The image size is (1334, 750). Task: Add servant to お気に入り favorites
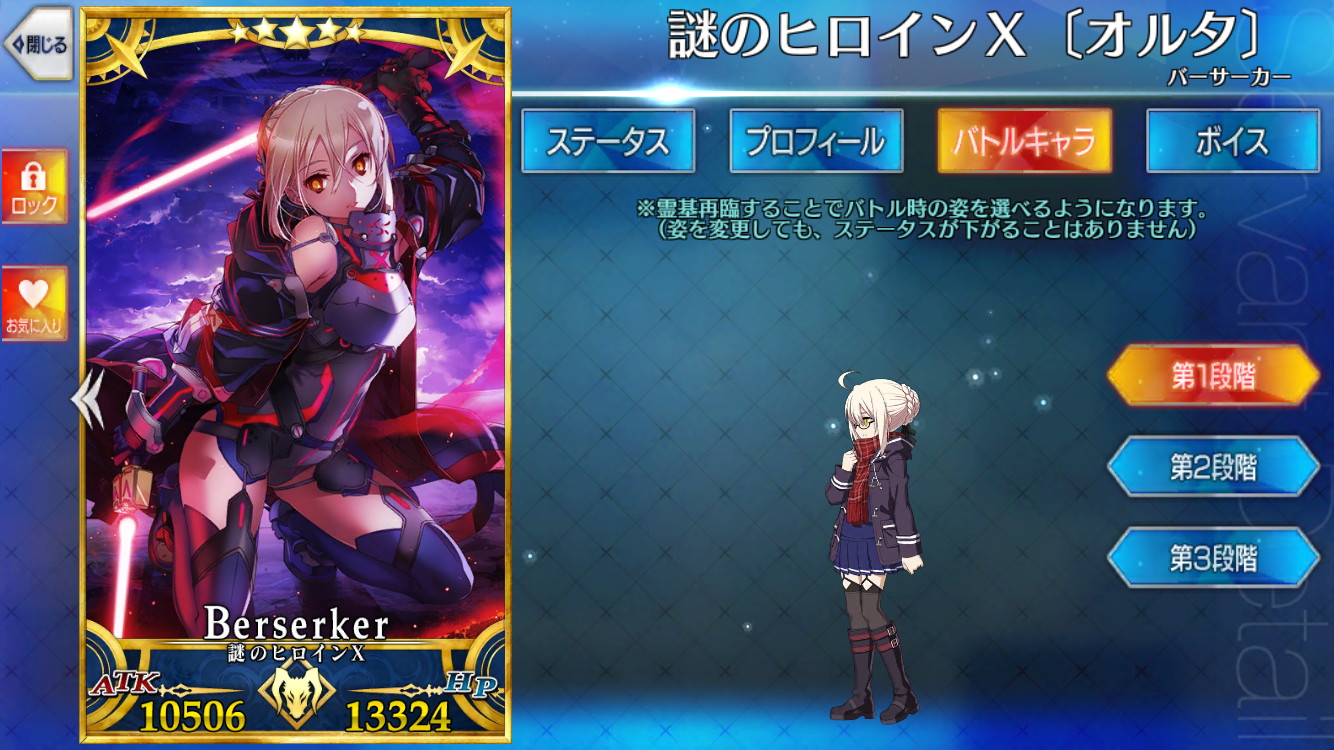click(33, 300)
